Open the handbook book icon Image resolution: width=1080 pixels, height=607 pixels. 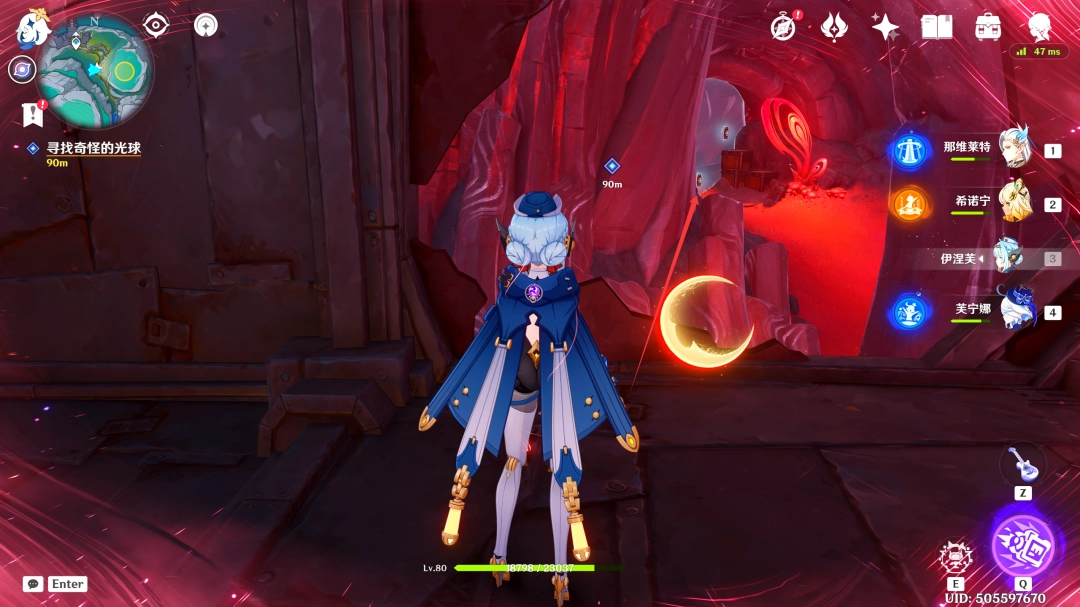pyautogui.click(x=937, y=27)
